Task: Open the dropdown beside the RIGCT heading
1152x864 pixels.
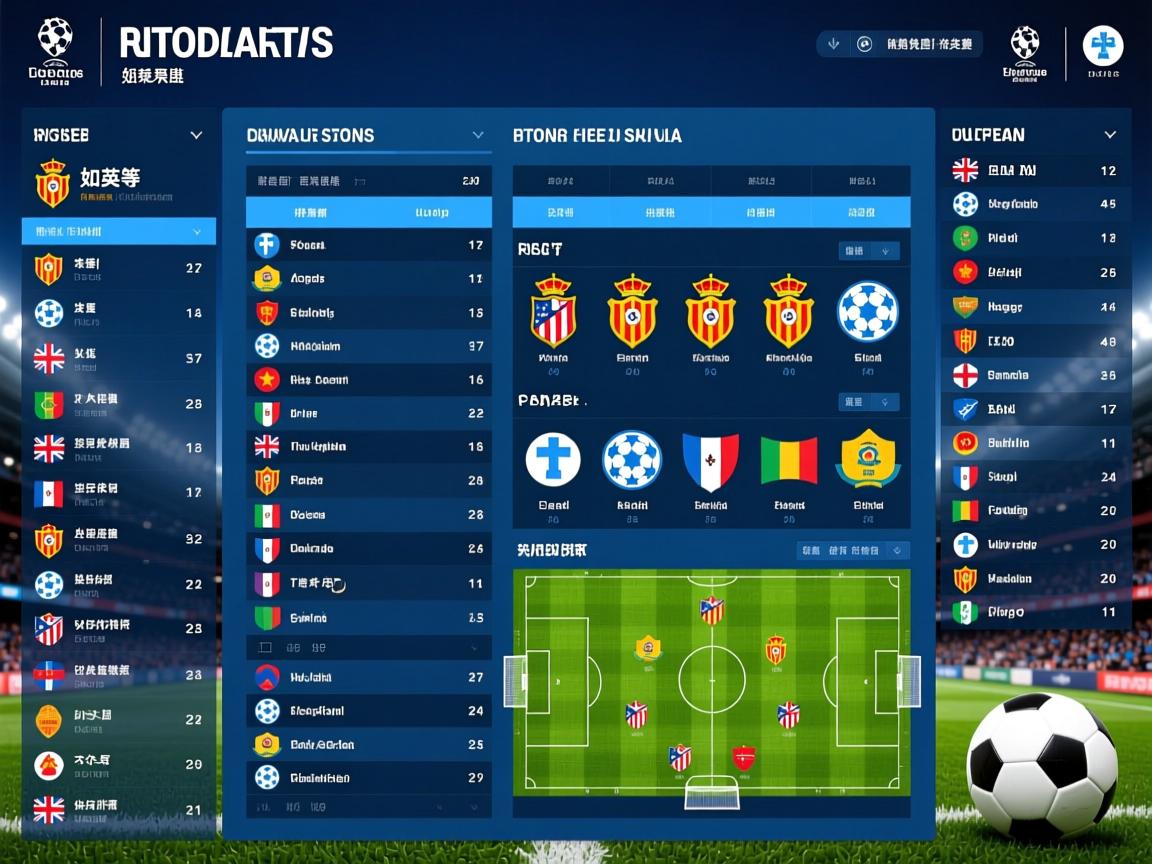Action: [869, 251]
